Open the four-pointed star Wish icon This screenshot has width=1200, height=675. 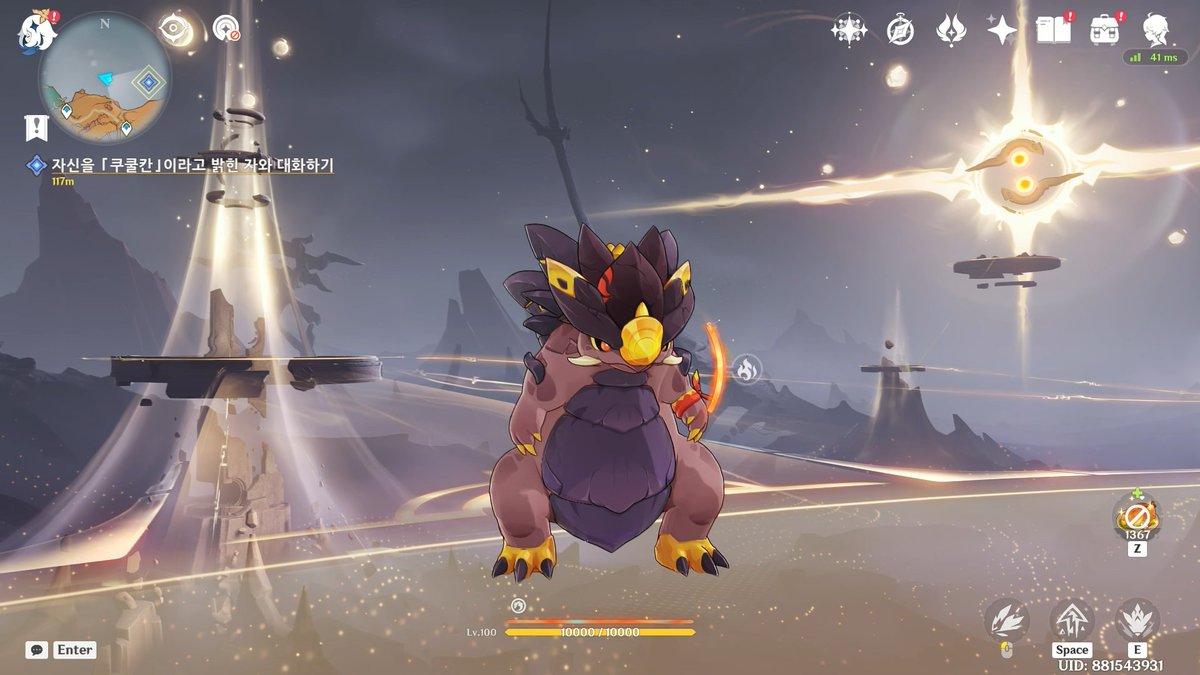tap(1001, 29)
